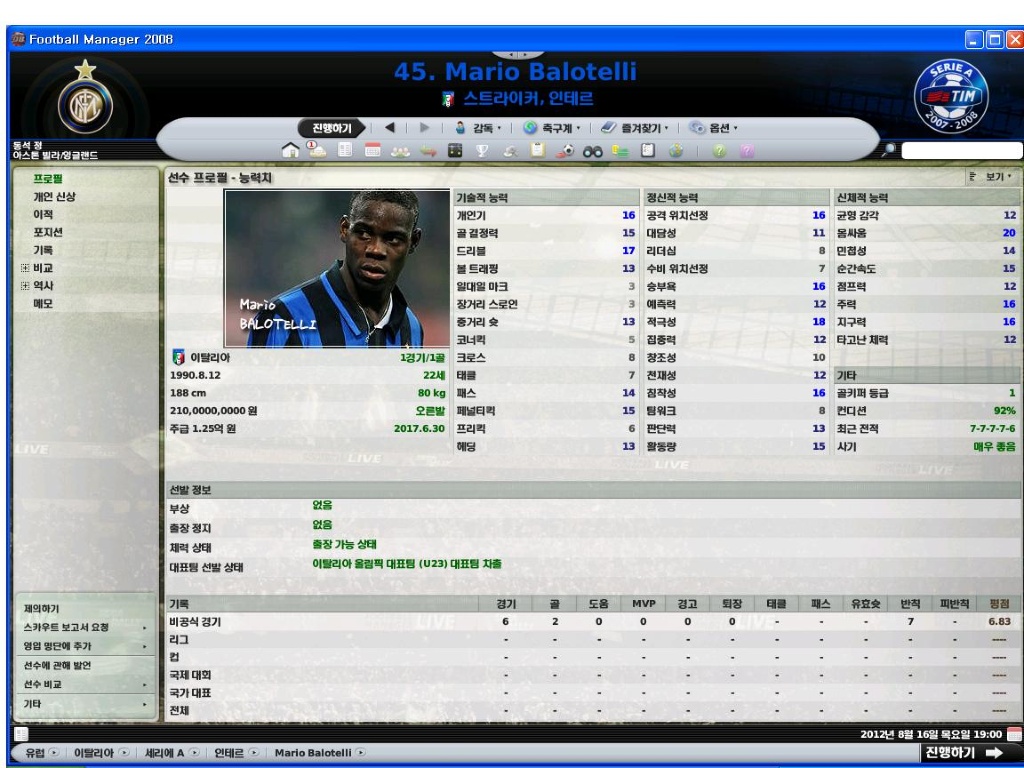Select 개인 신상 in the left sidebar
This screenshot has width=1024, height=768.
54,196
